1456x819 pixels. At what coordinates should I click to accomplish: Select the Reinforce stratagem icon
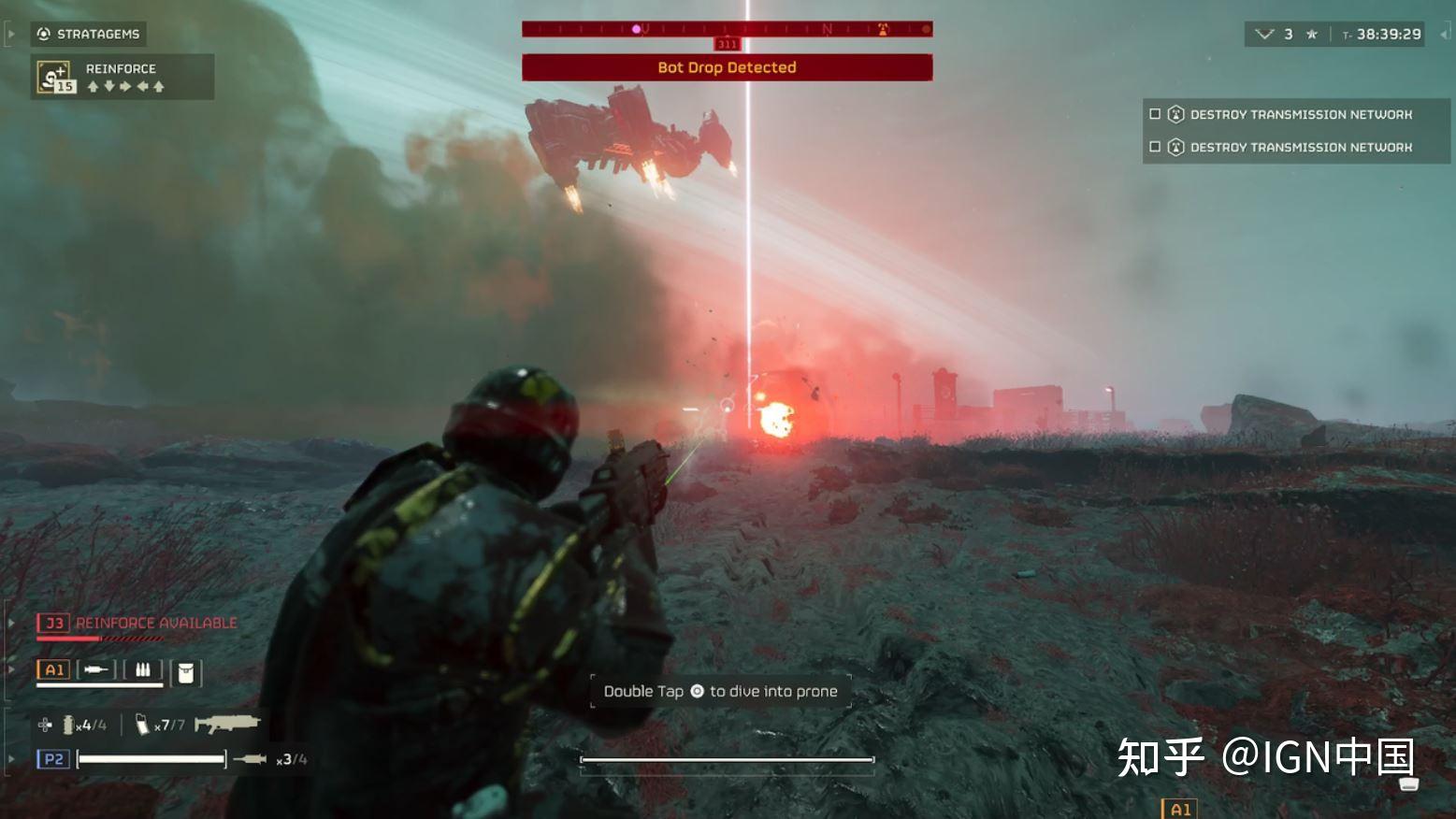54,77
